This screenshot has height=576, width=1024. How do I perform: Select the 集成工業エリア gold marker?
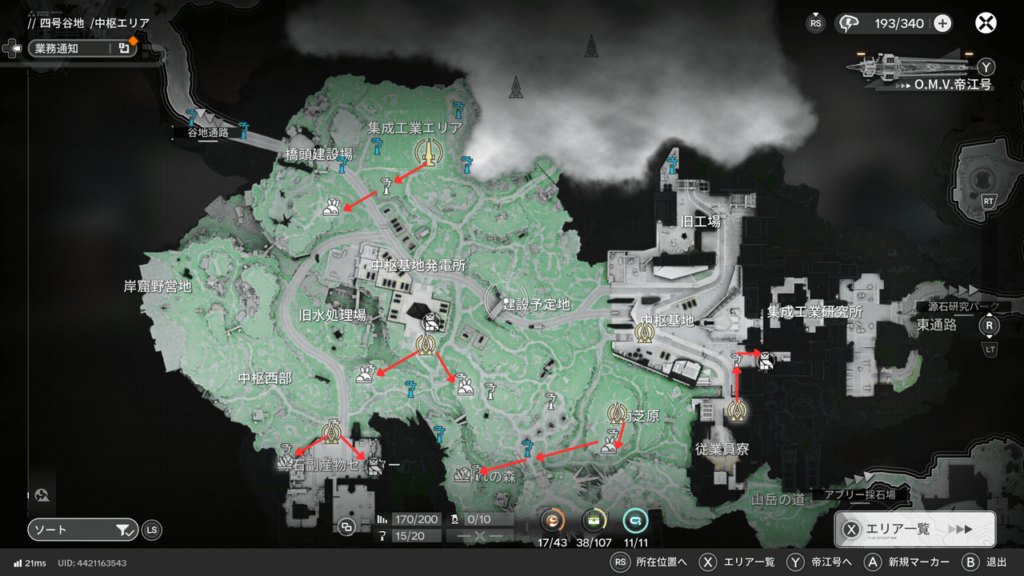[427, 152]
